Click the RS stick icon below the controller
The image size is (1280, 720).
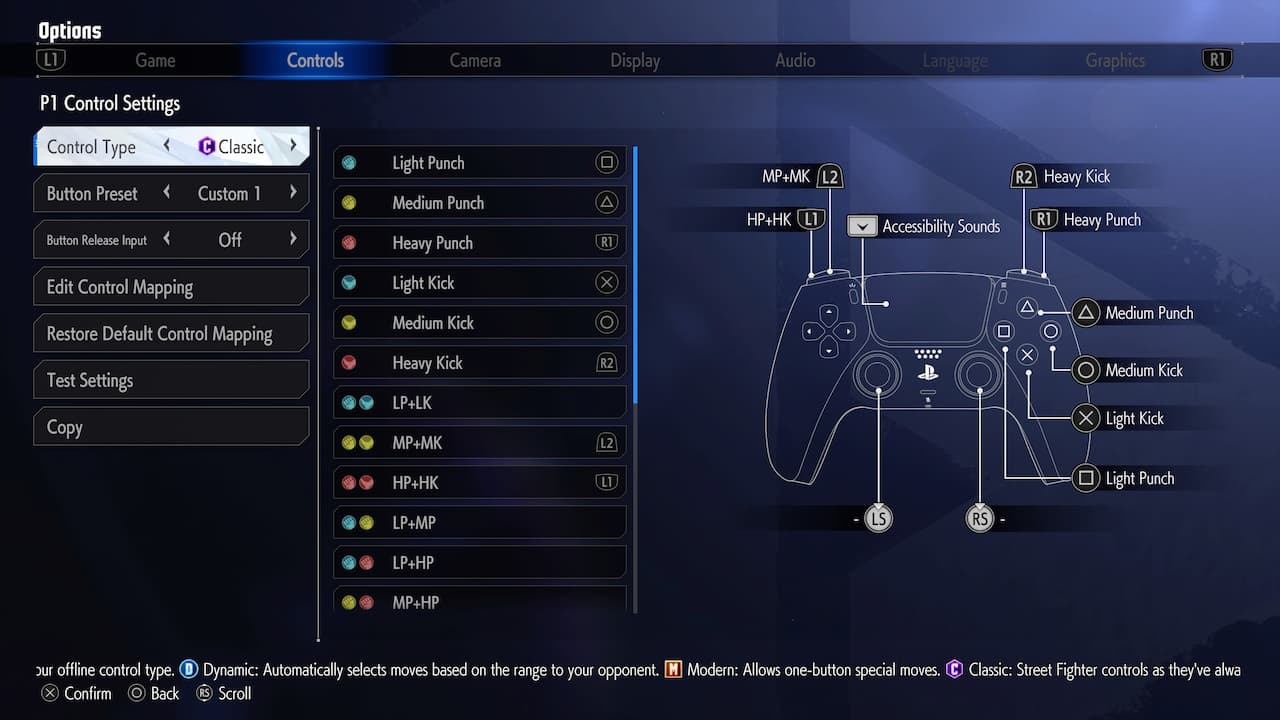coord(980,518)
